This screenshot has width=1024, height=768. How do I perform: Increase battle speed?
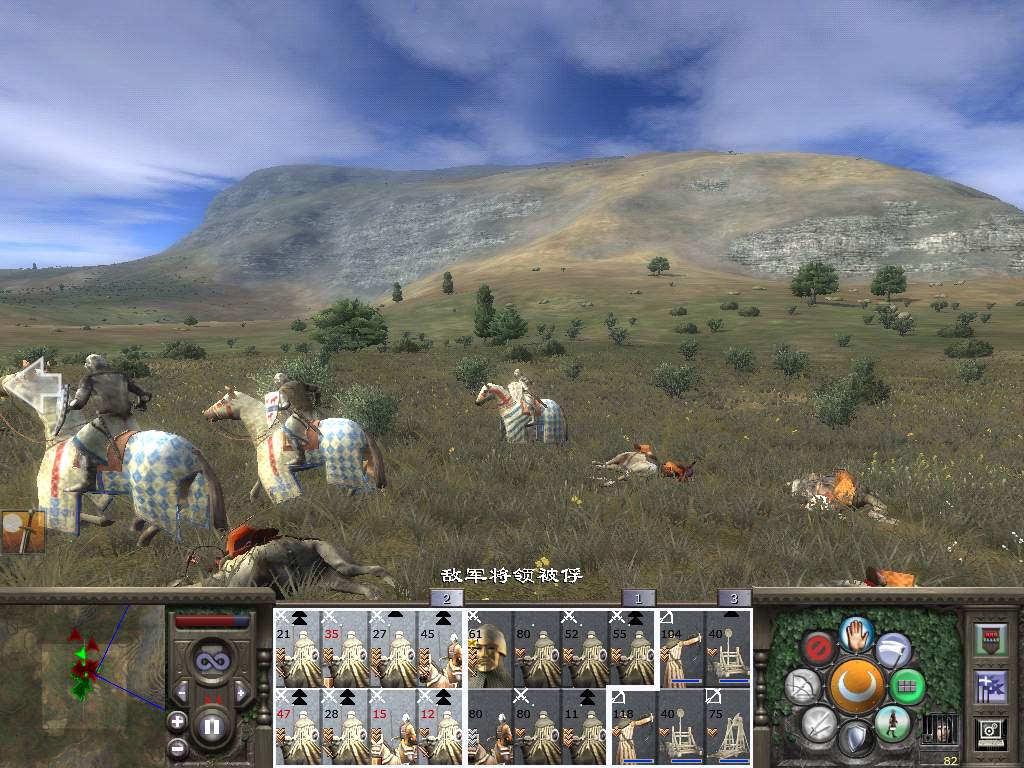click(241, 692)
